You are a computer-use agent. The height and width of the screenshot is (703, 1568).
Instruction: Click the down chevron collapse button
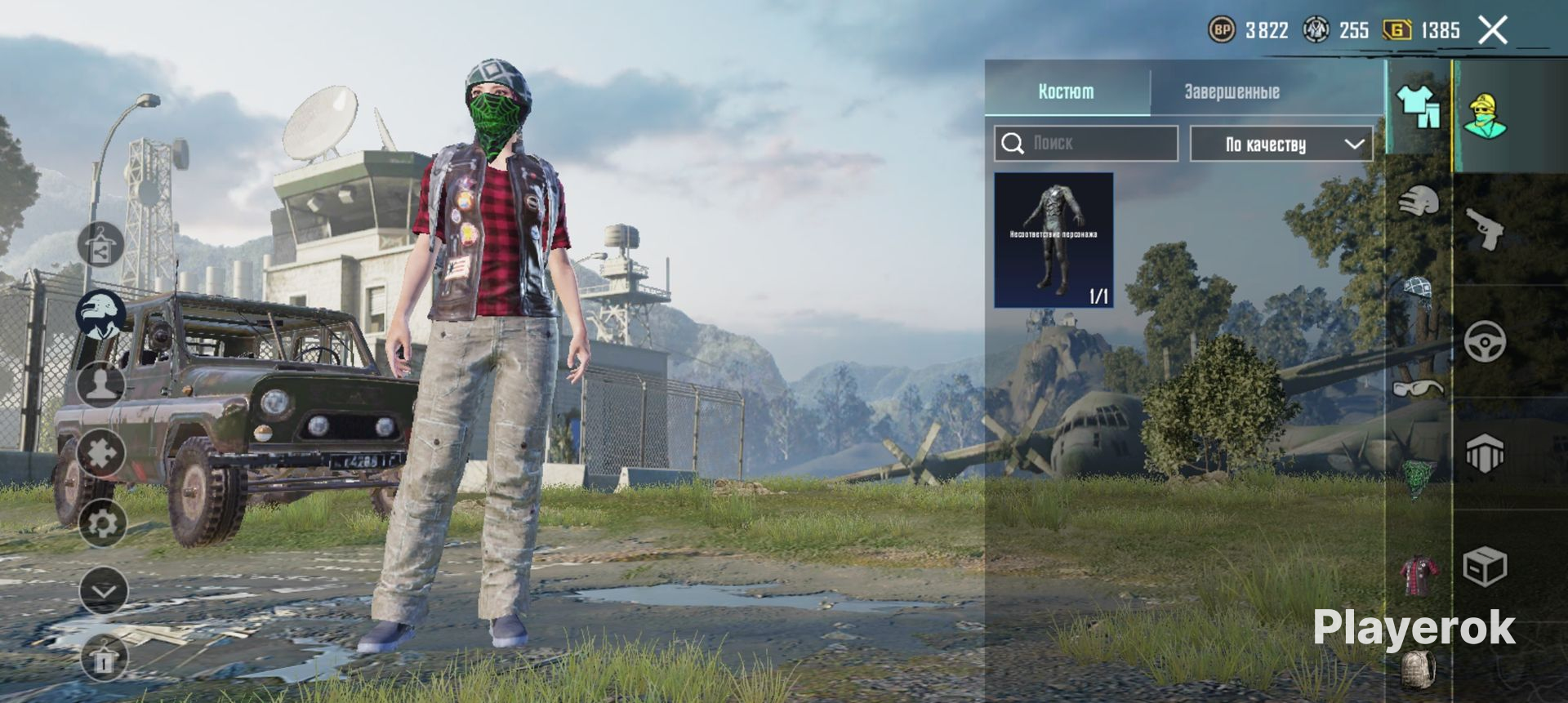tap(104, 590)
